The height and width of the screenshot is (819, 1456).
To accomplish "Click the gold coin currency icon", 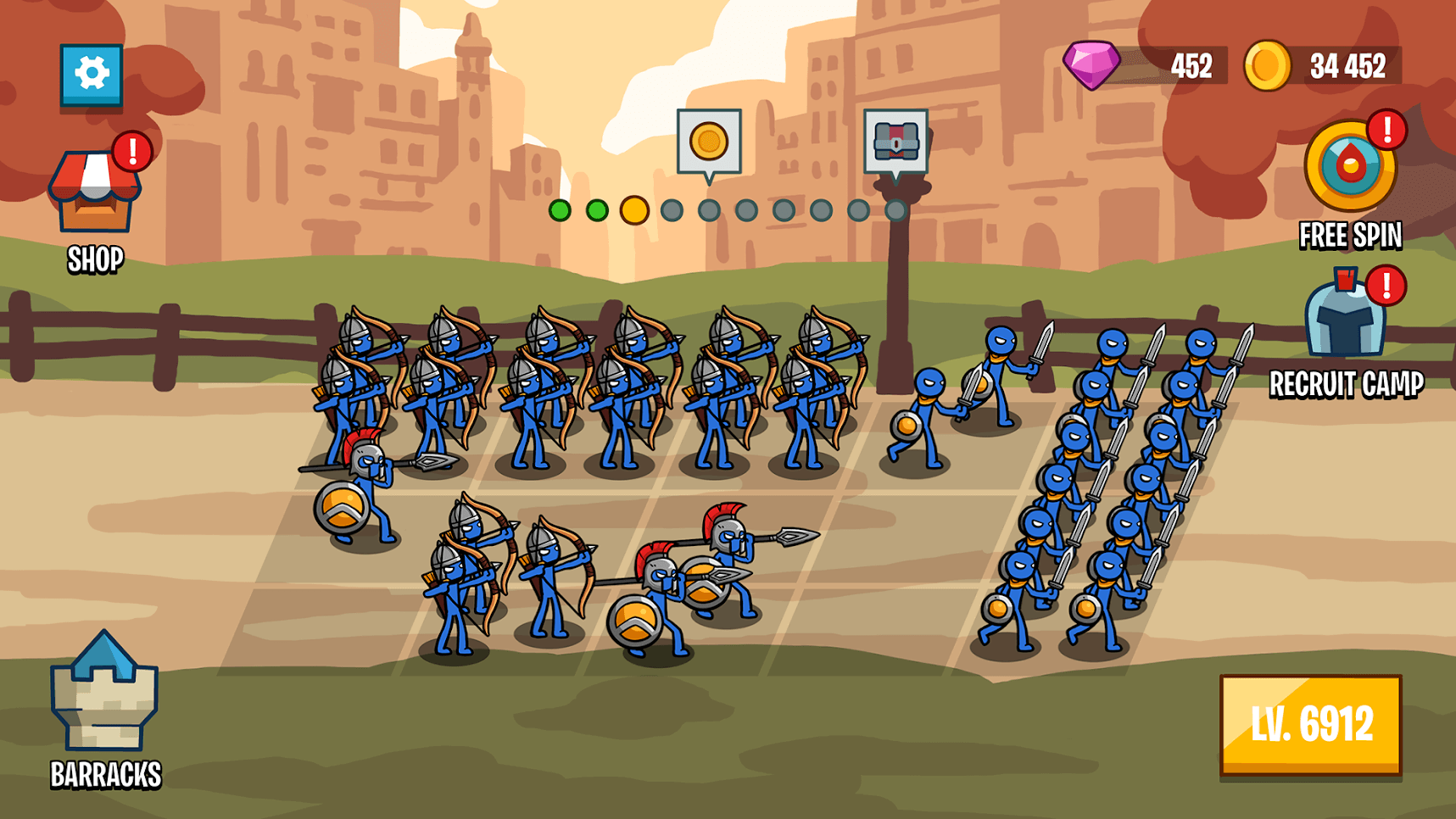I will (x=1267, y=62).
